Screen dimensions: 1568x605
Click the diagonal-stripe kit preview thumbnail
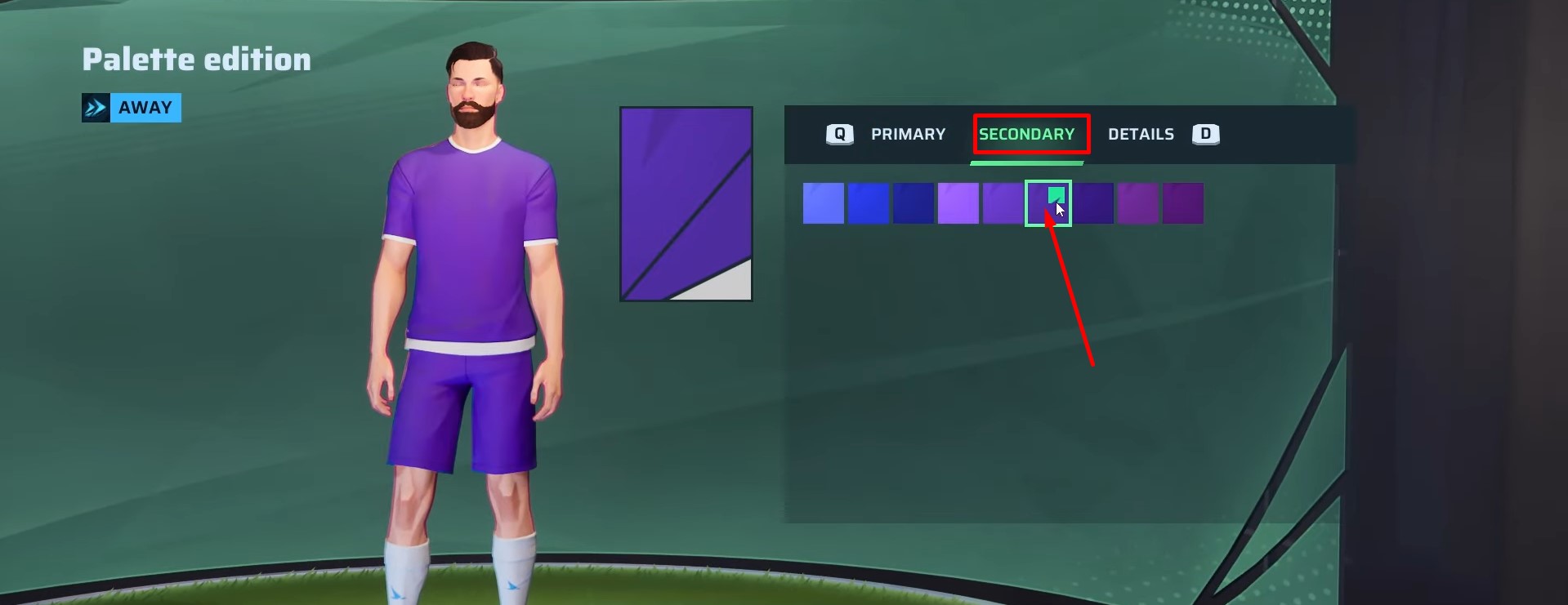click(x=686, y=202)
